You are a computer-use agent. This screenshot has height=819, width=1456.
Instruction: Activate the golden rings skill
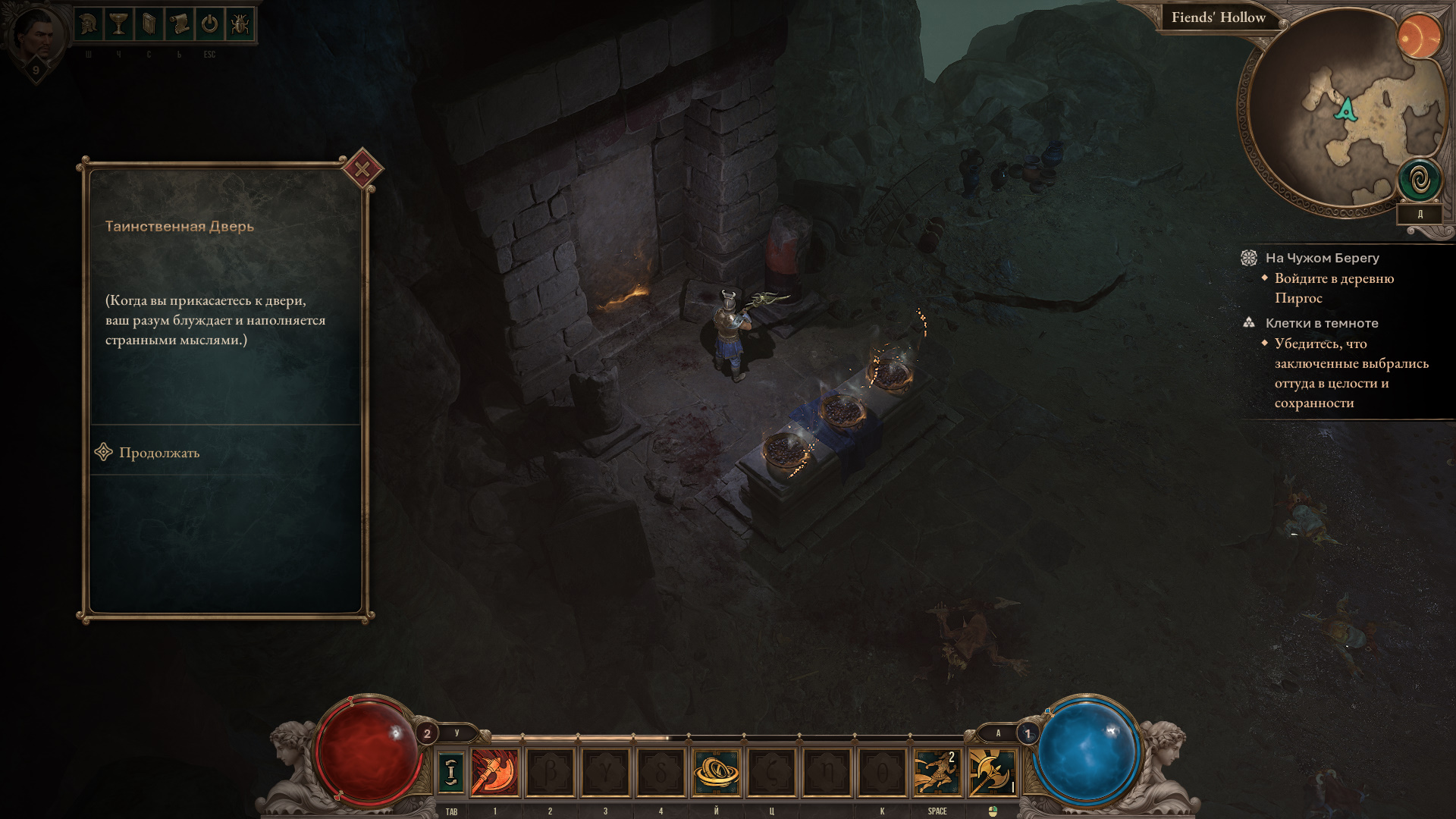pos(716,772)
